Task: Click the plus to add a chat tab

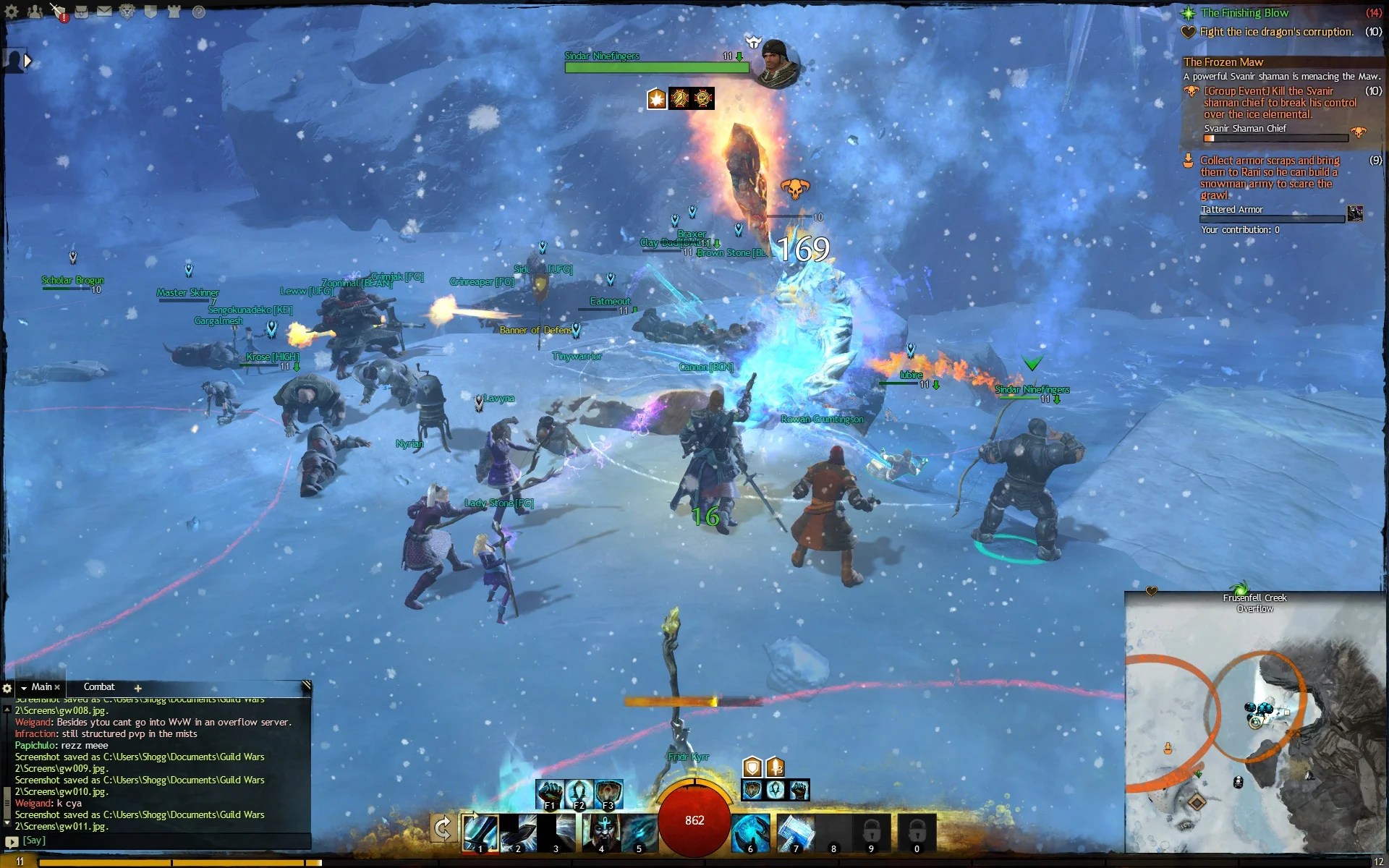Action: click(137, 688)
